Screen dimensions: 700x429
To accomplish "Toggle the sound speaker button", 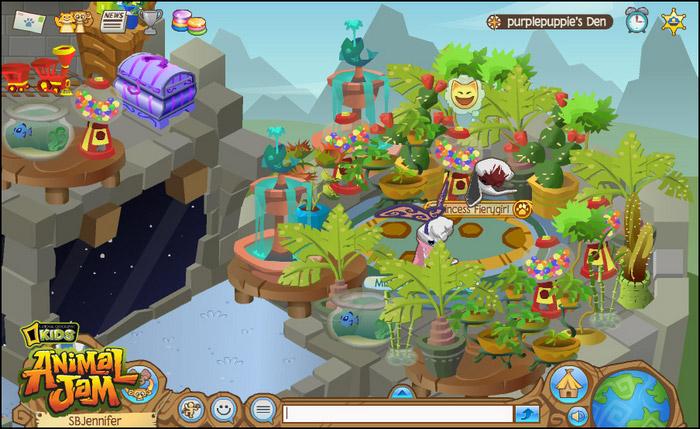I will pos(578,415).
